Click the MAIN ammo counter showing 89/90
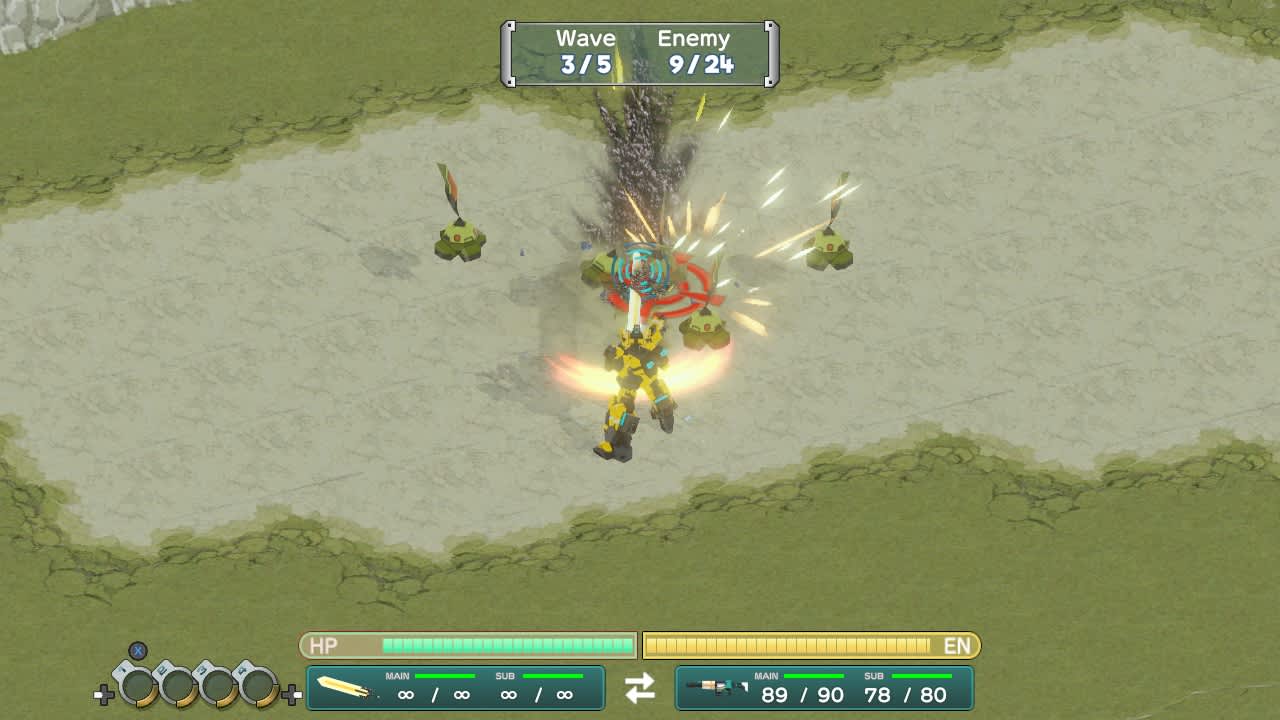Screen dimensions: 1280x720 pos(802,694)
